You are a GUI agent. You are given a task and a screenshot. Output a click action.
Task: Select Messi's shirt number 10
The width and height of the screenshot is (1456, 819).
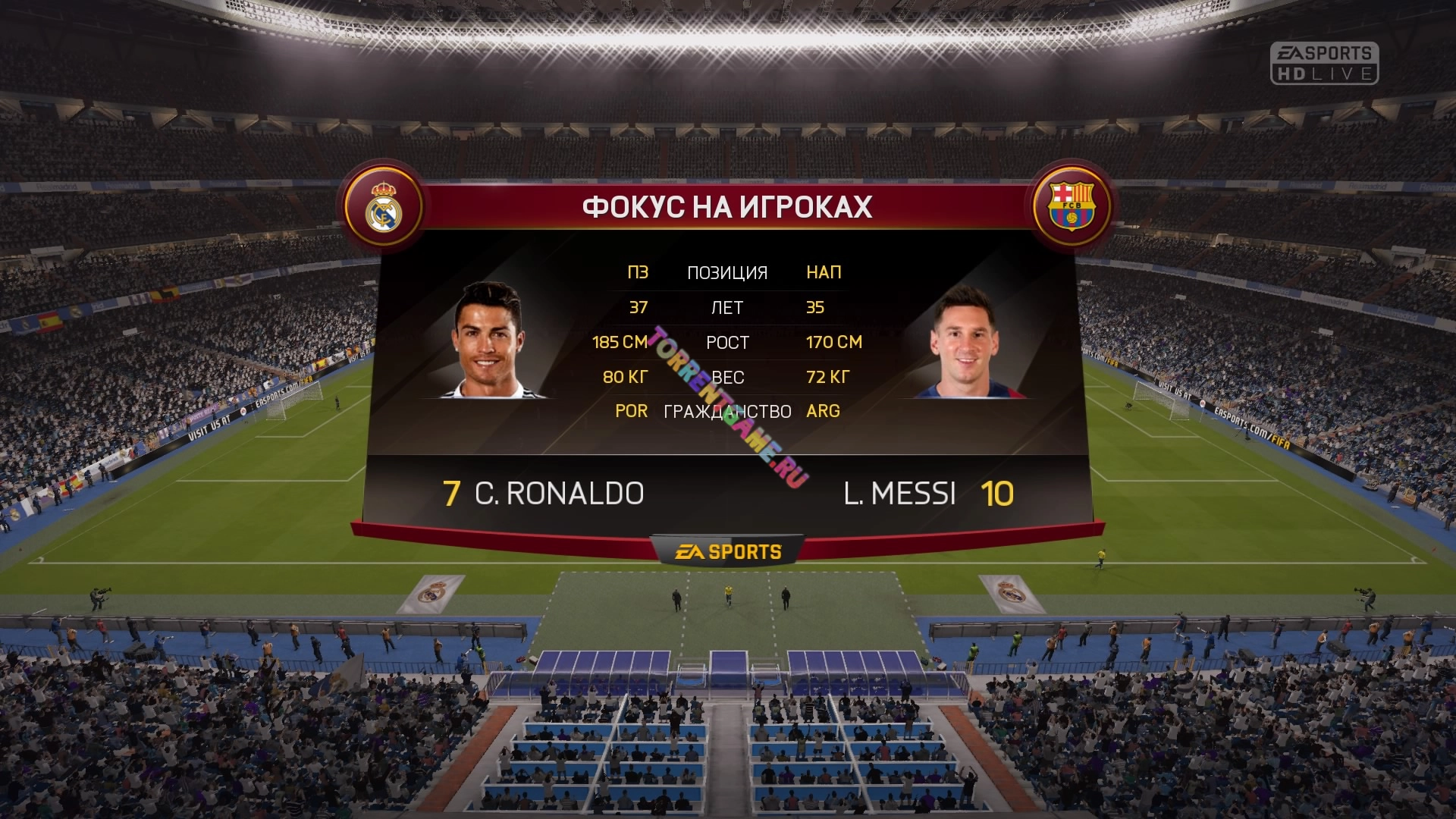pyautogui.click(x=999, y=493)
